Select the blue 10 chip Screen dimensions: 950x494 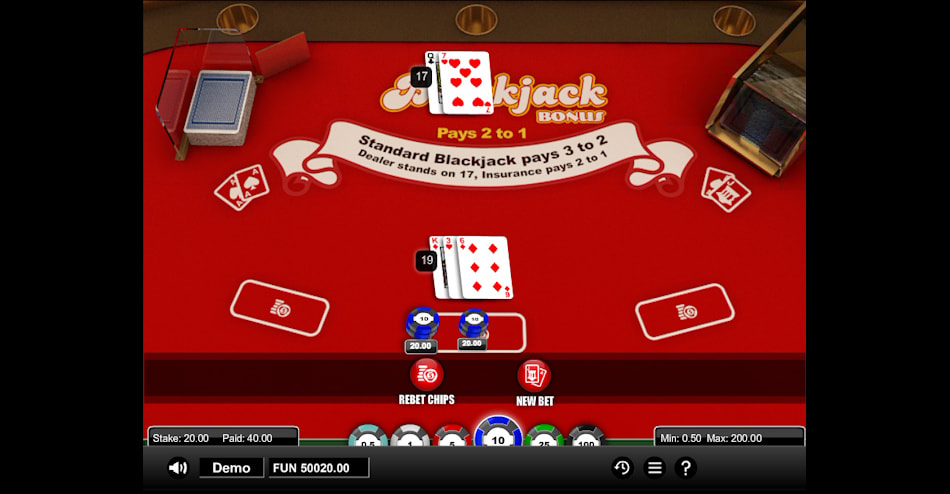pos(498,436)
